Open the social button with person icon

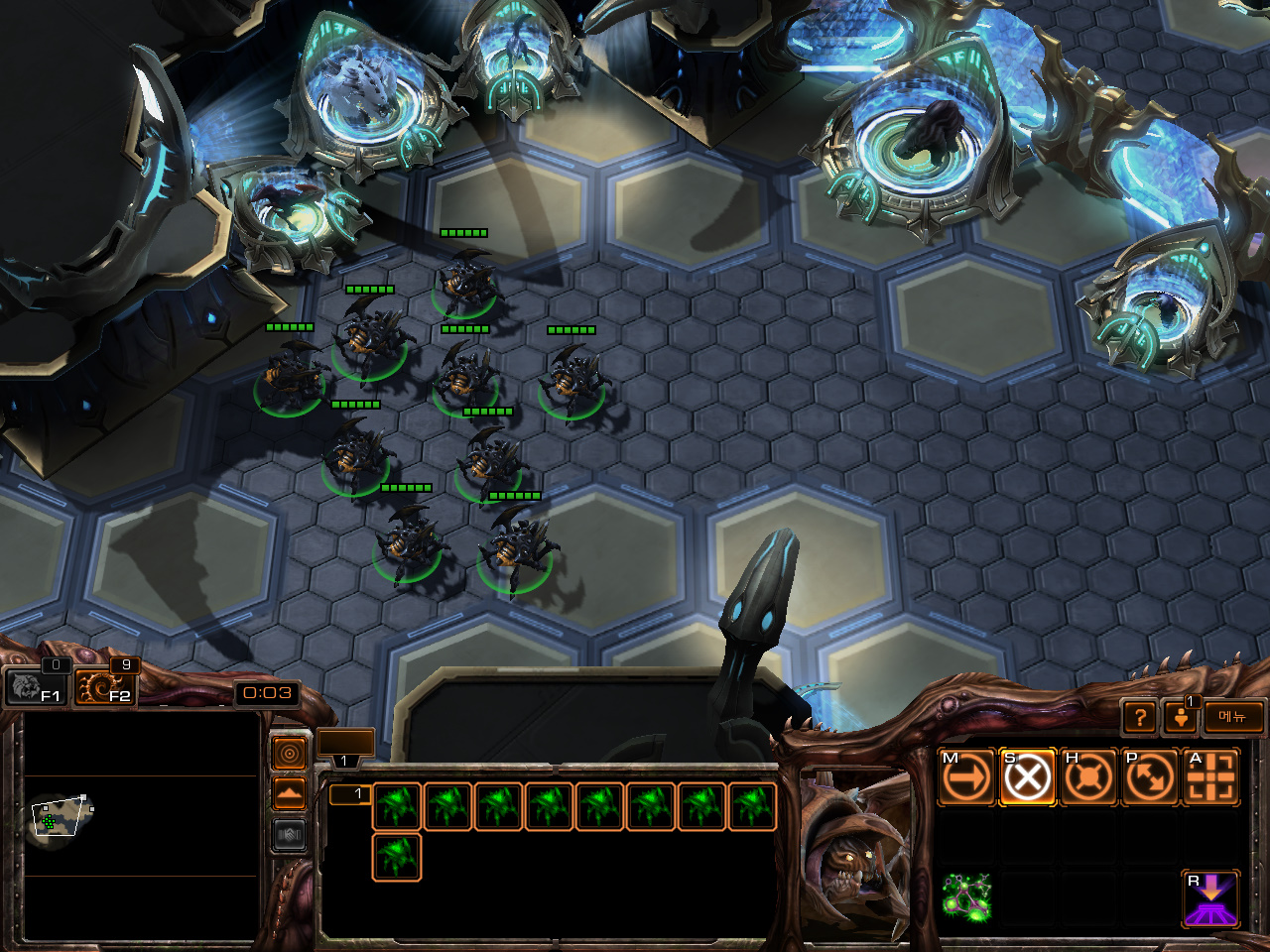pos(1181,716)
